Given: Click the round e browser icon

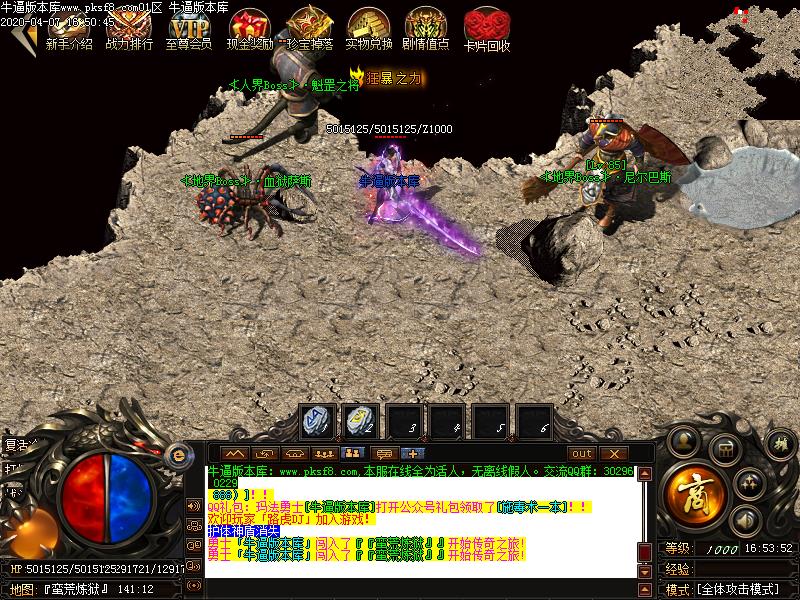Looking at the screenshot, I should tap(180, 455).
